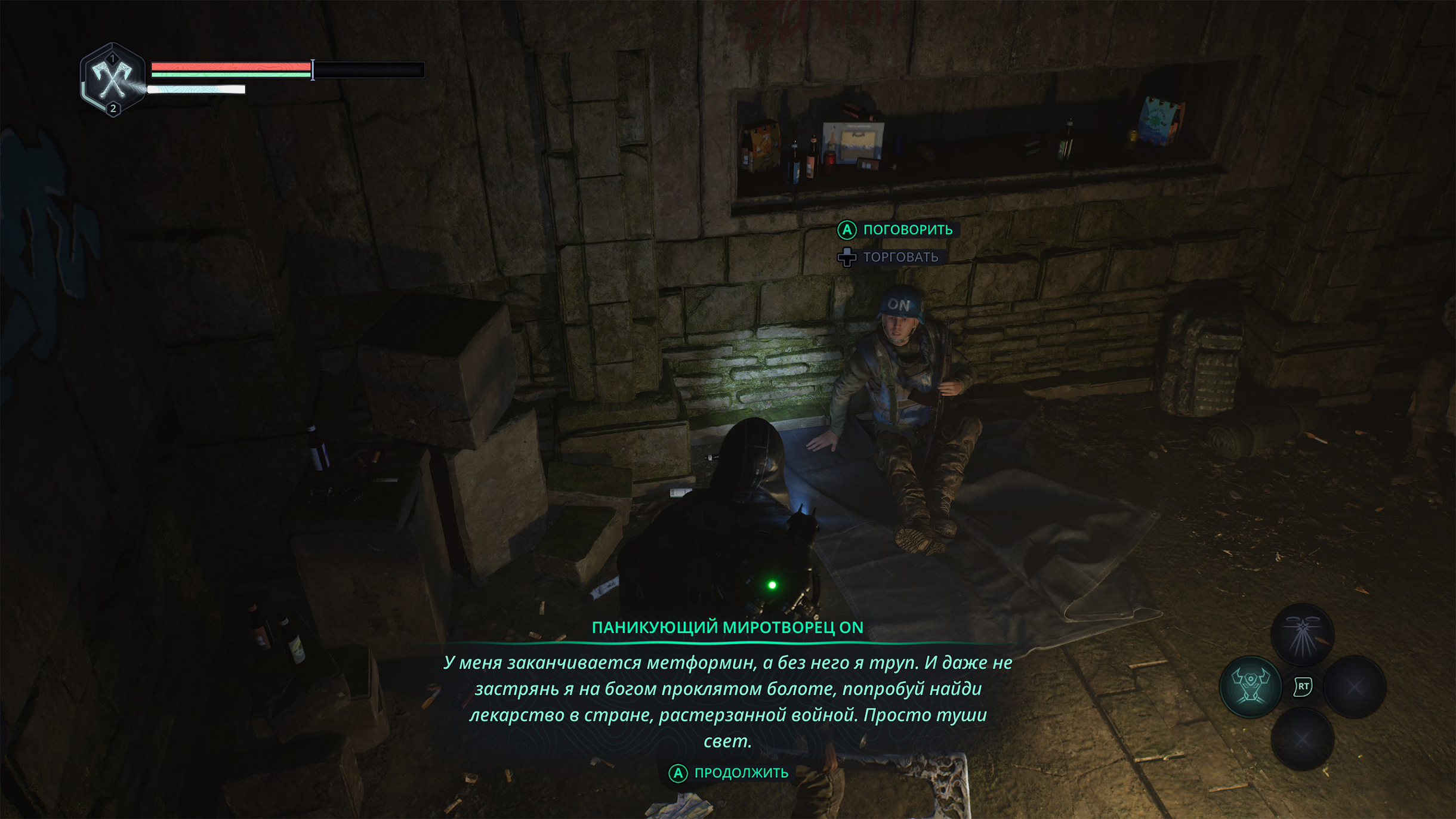Image resolution: width=1456 pixels, height=819 pixels.
Task: Select the winged insect ability slot
Action: click(1301, 635)
